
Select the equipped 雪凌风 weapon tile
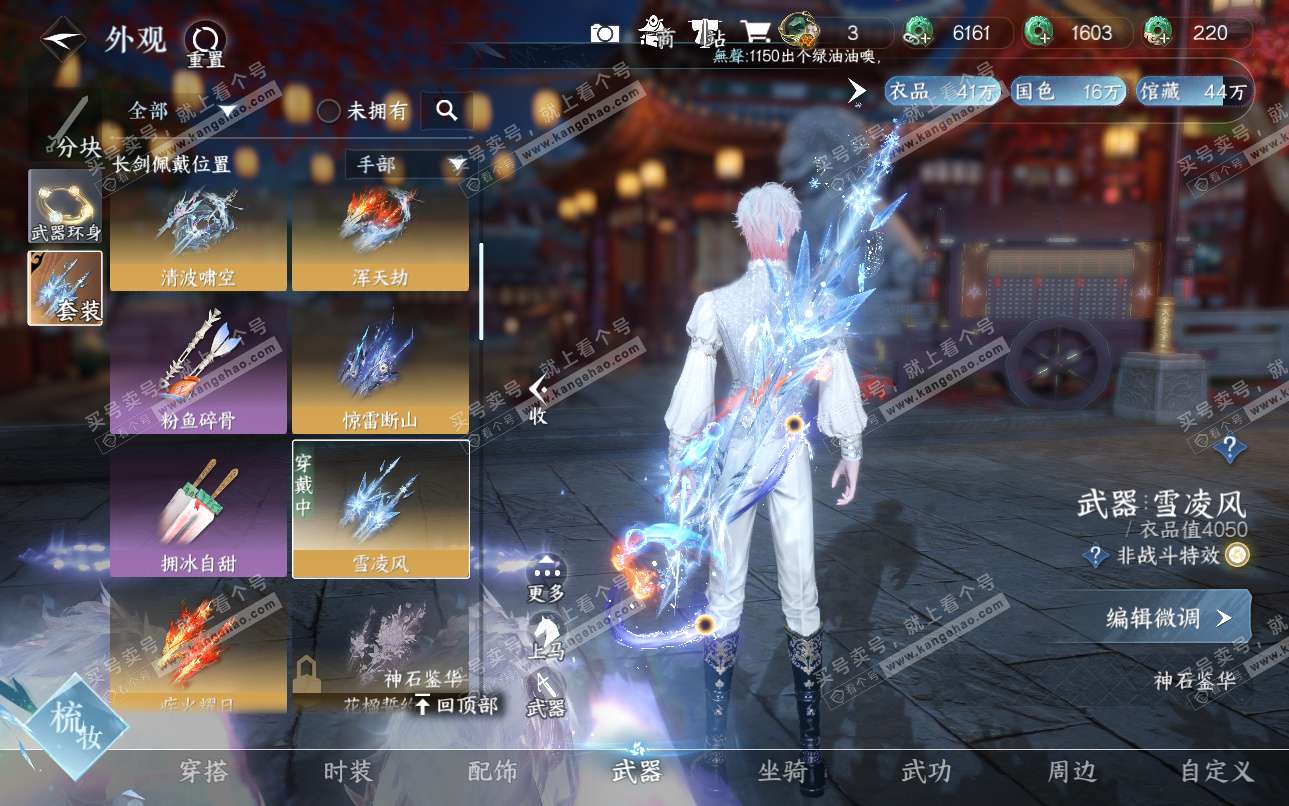click(380, 510)
